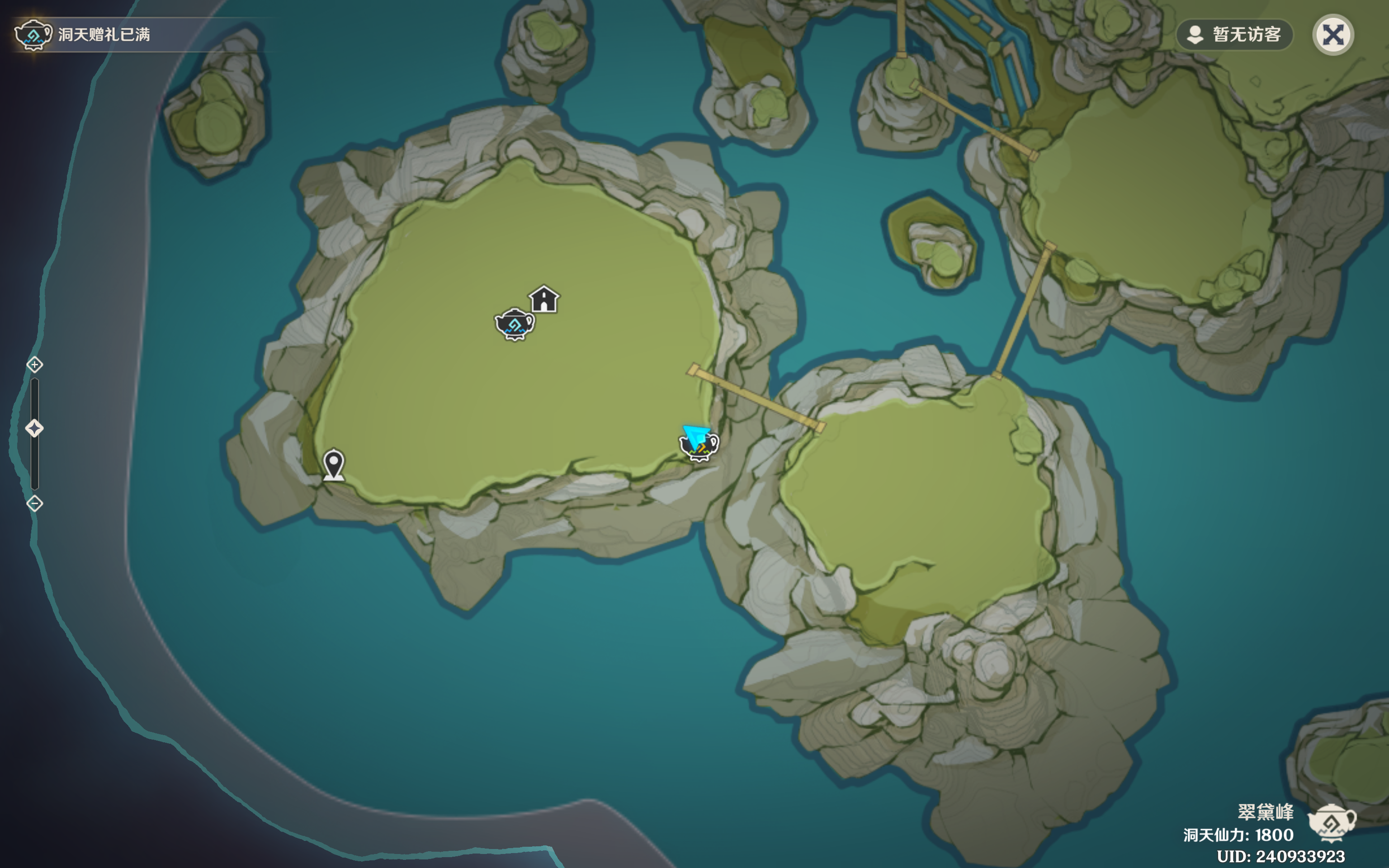Click the realm gift status 洞天赠礼已满
The height and width of the screenshot is (868, 1389).
[103, 35]
